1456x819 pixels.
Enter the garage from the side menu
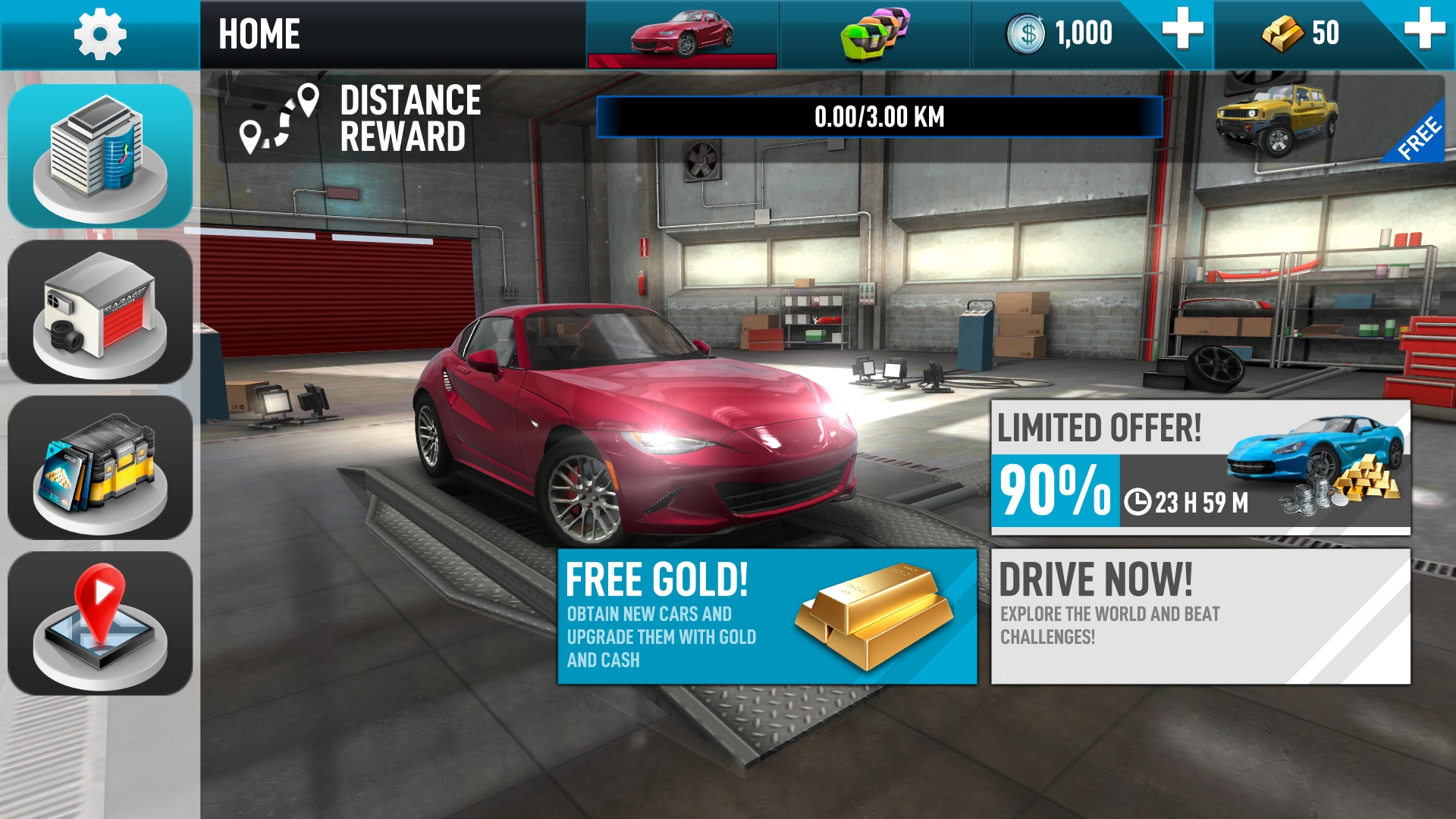pos(99,312)
